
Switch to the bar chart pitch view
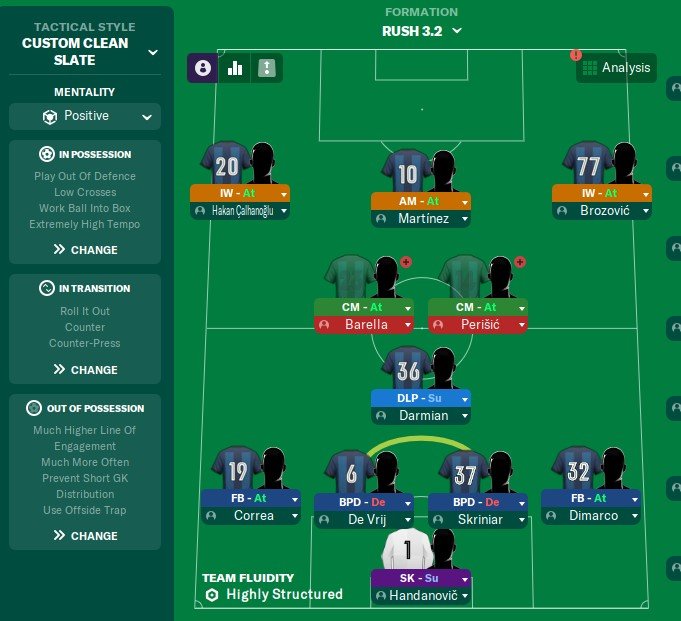236,68
